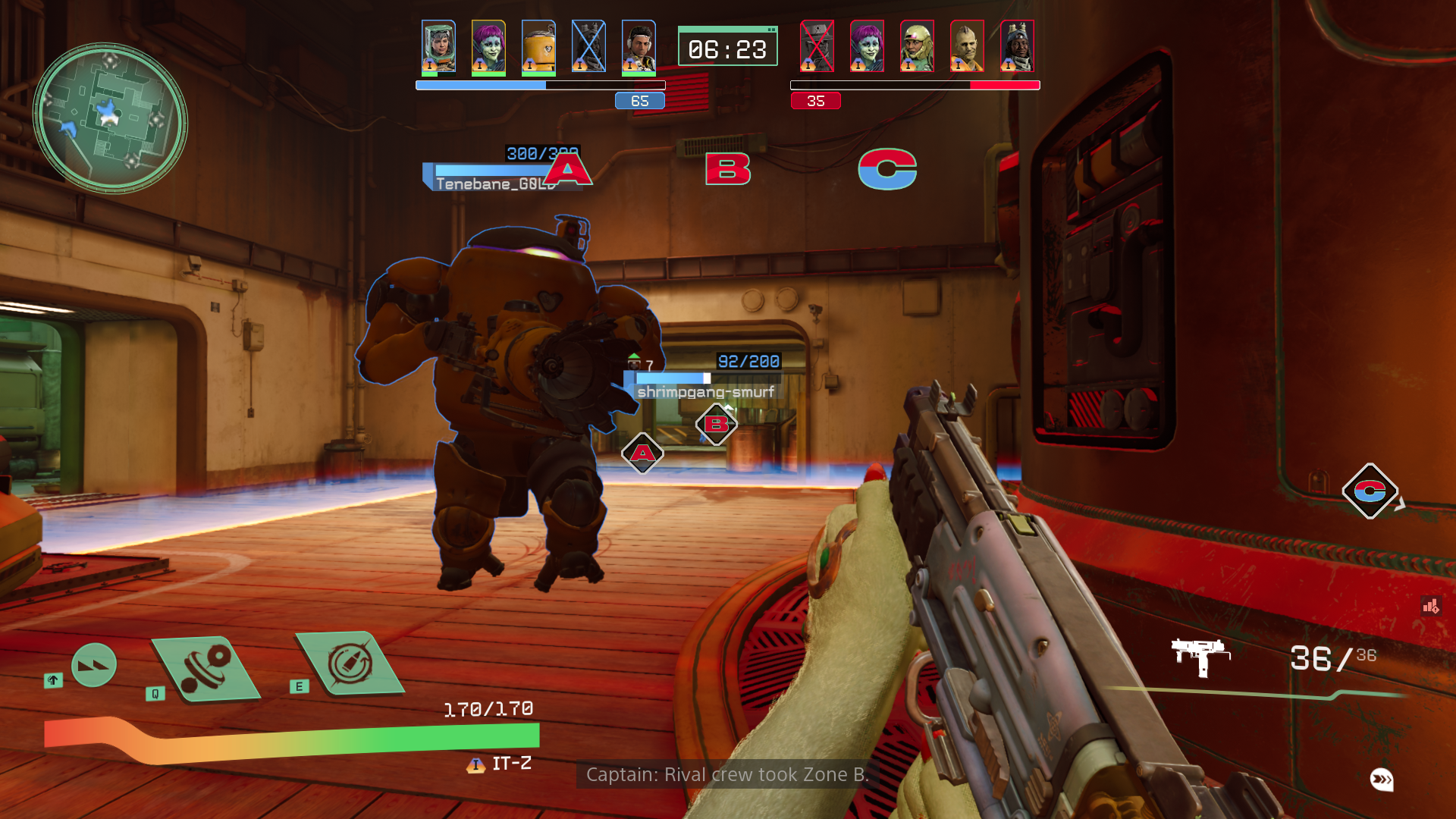The image size is (1456, 819).
Task: Activate the E ability icon
Action: click(x=350, y=664)
